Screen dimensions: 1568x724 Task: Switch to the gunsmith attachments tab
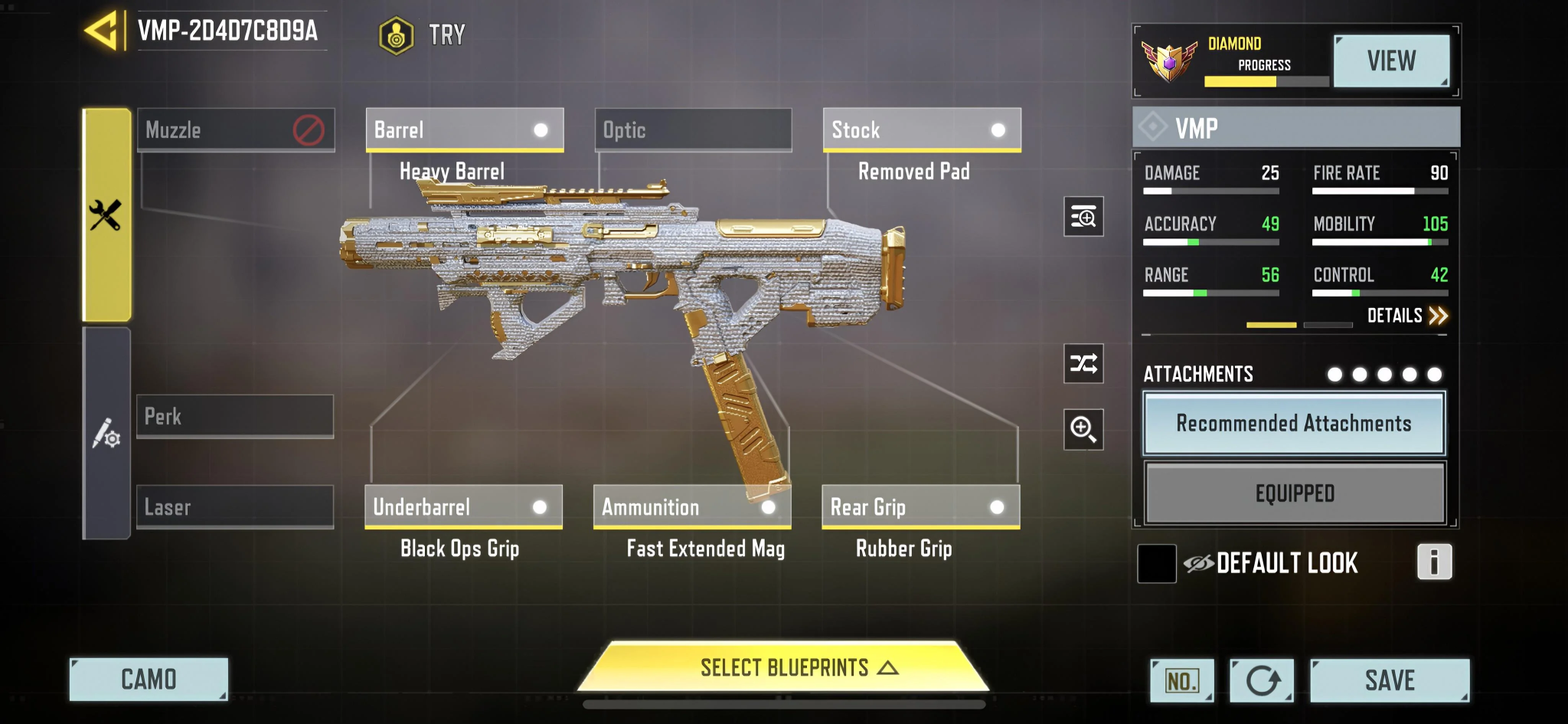(x=106, y=215)
